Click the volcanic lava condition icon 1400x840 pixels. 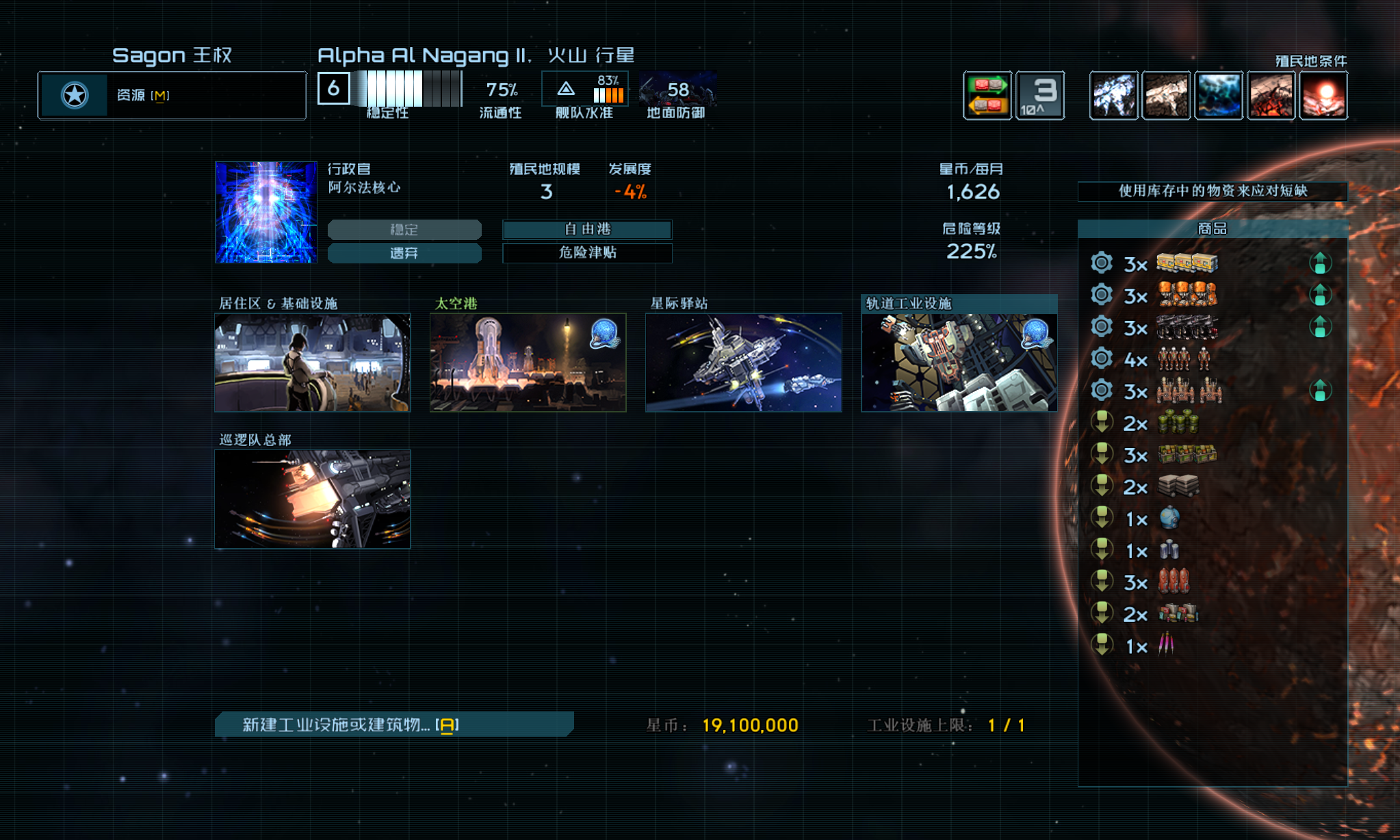click(x=1271, y=95)
